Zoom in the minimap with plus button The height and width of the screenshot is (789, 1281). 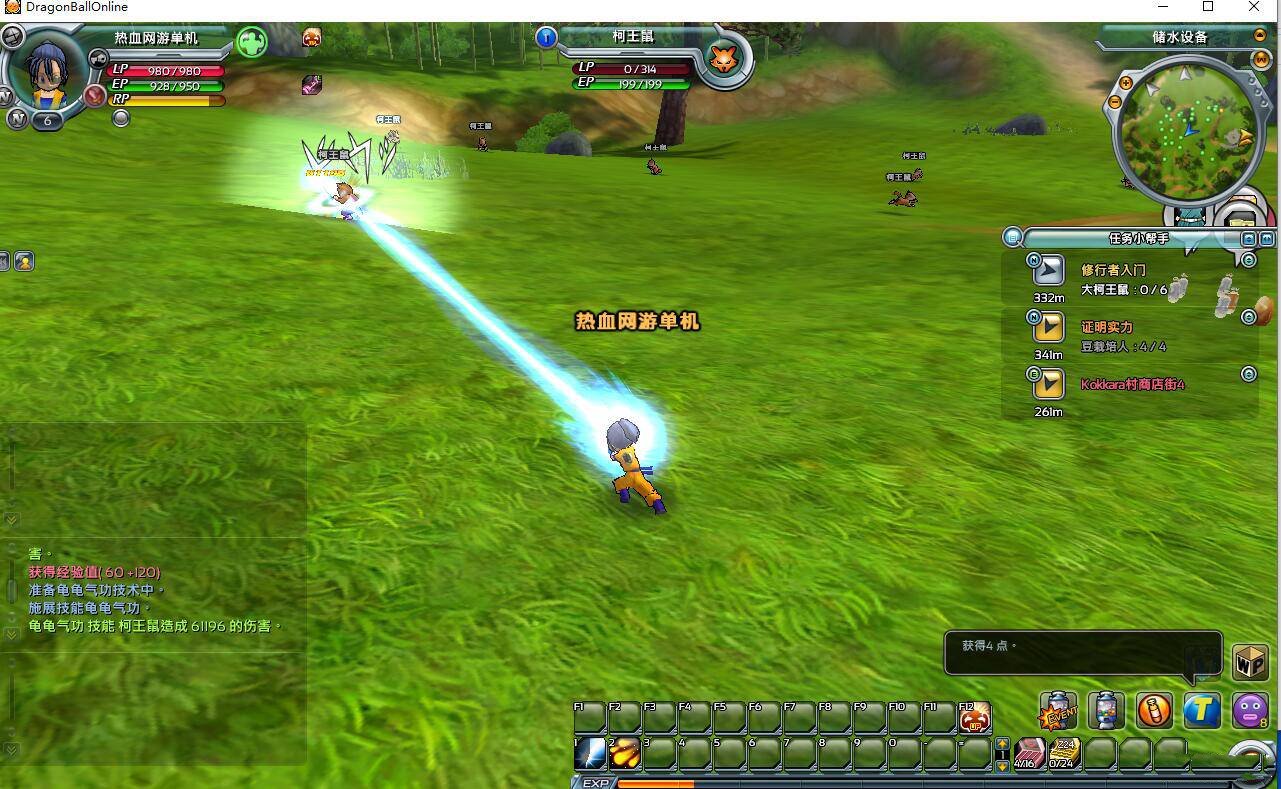(1126, 84)
